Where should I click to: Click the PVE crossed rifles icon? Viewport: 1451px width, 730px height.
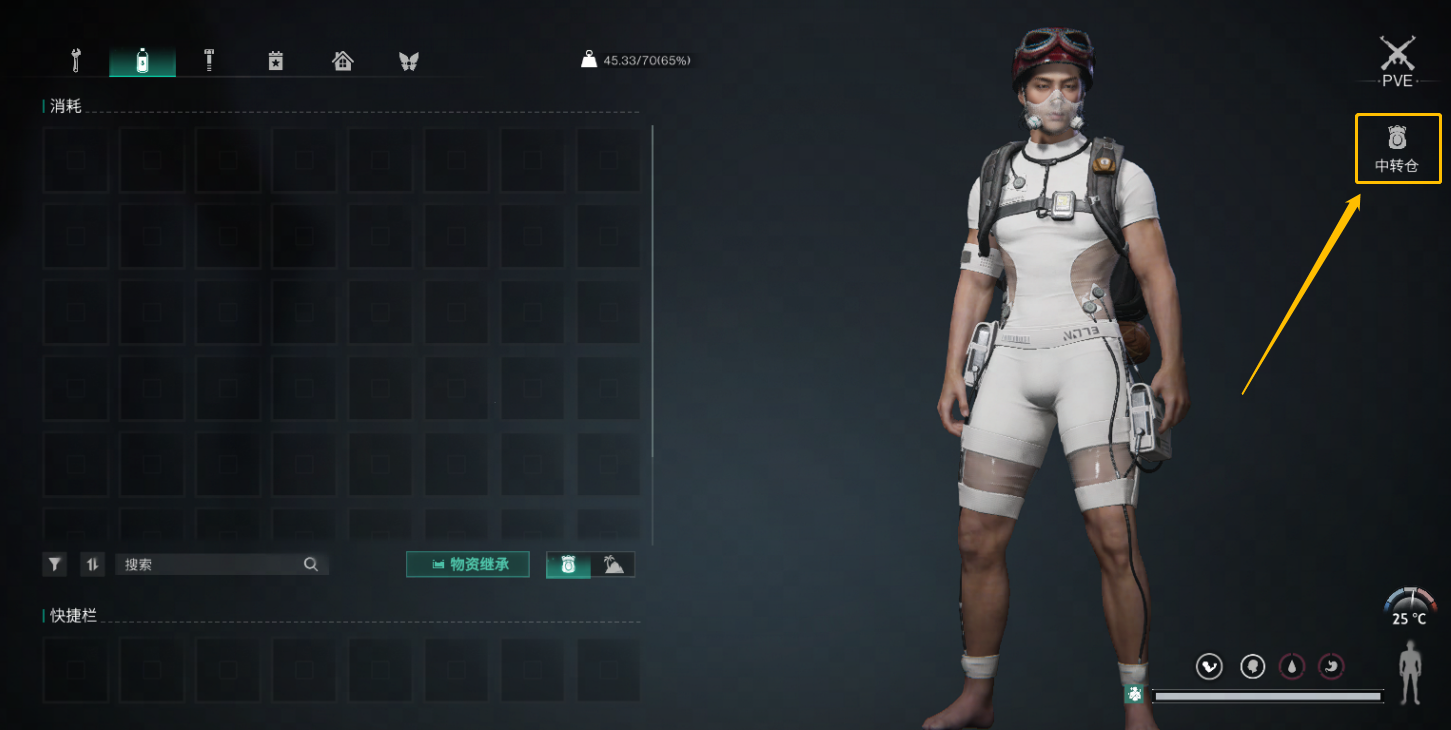1397,55
